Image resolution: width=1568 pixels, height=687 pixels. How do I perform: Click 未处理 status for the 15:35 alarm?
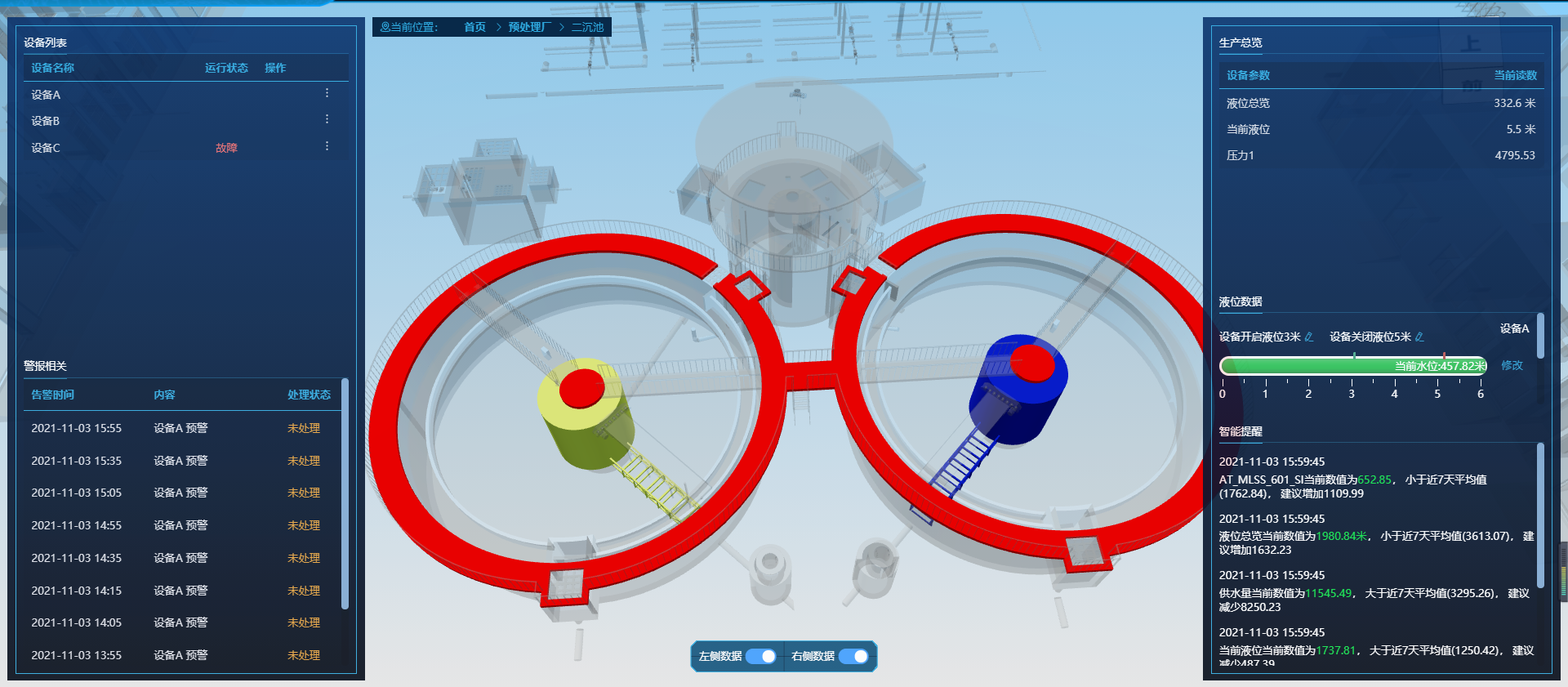coord(304,461)
